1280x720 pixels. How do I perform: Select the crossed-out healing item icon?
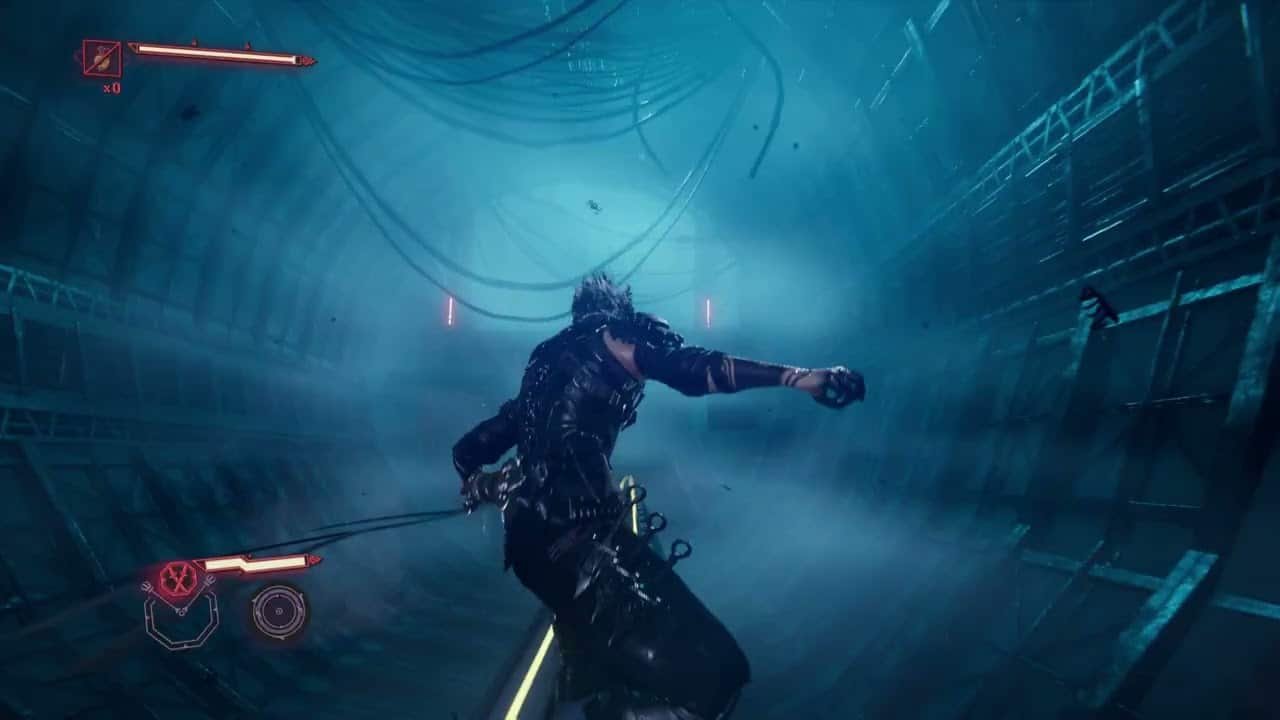(102, 59)
